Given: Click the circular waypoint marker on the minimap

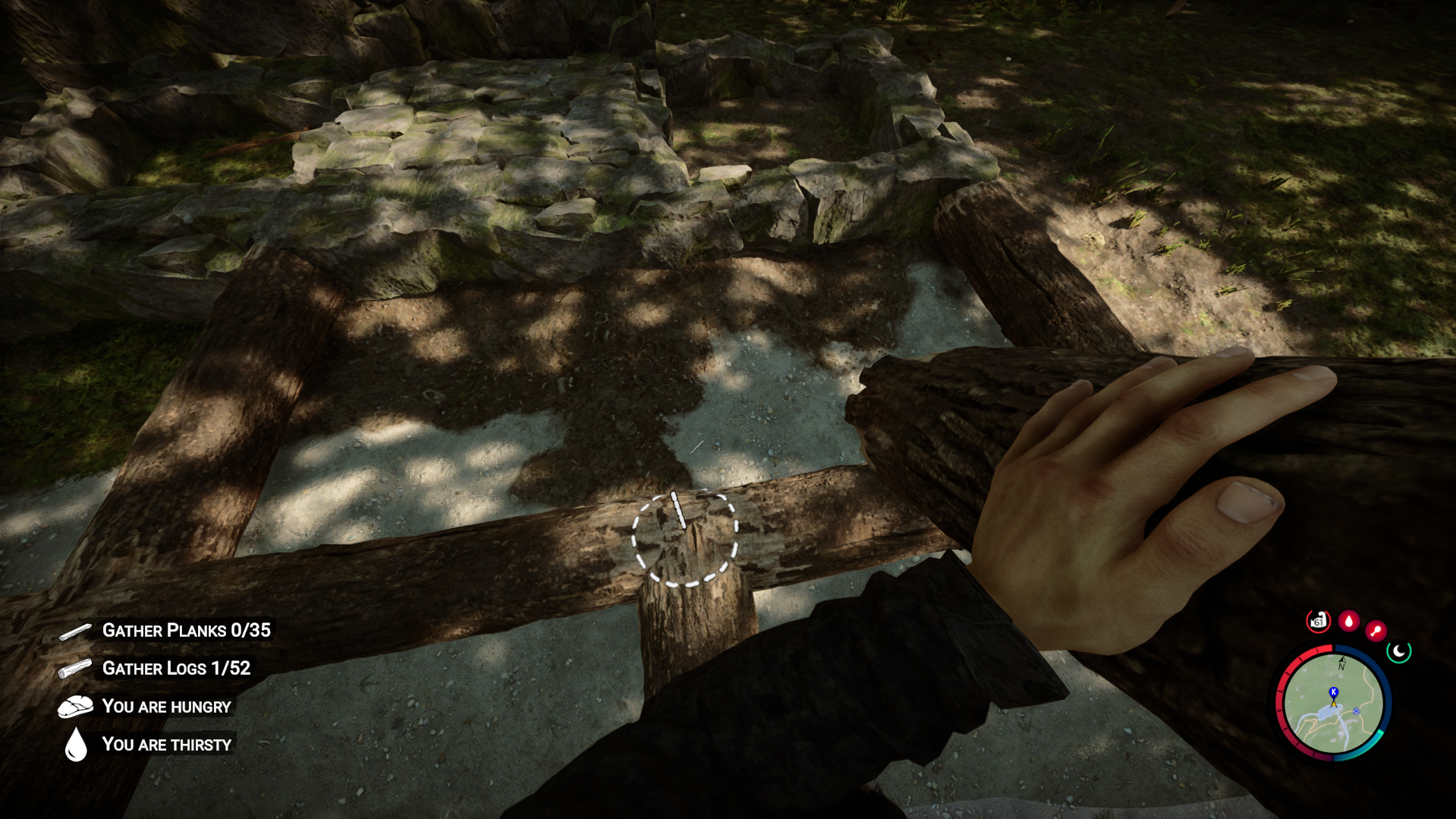Looking at the screenshot, I should (1356, 711).
